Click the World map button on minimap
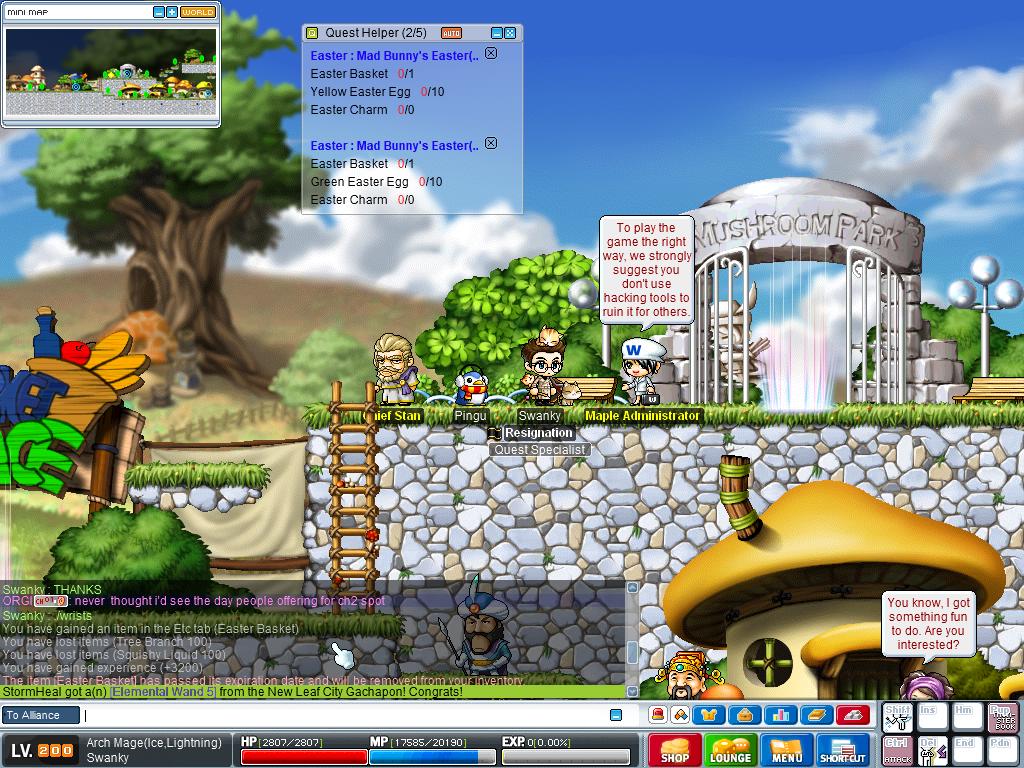This screenshot has width=1024, height=768. [198, 12]
